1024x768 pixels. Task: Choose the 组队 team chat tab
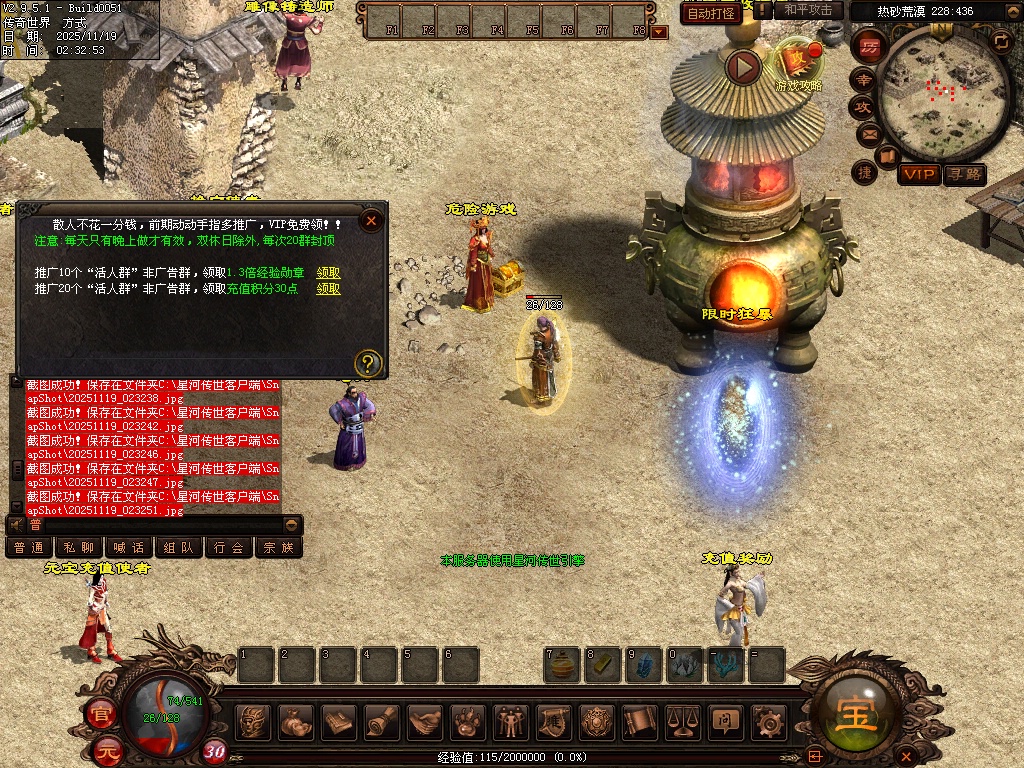(x=179, y=547)
